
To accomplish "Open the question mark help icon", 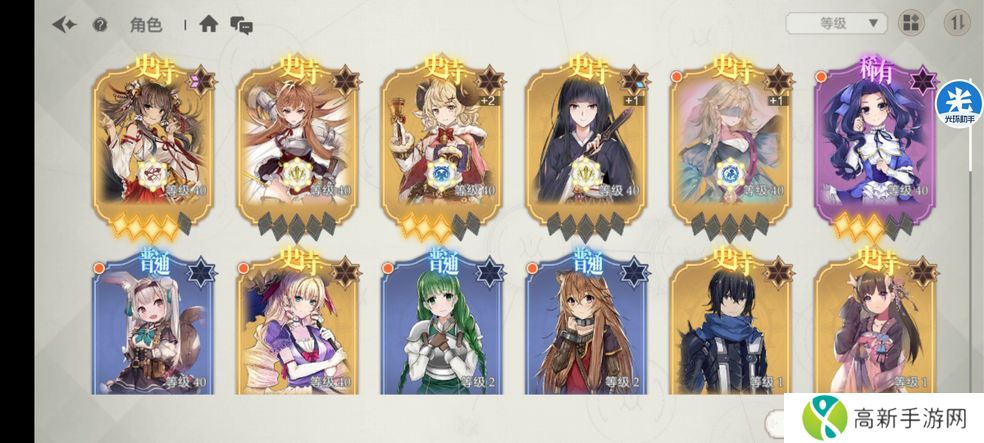I will click(100, 25).
